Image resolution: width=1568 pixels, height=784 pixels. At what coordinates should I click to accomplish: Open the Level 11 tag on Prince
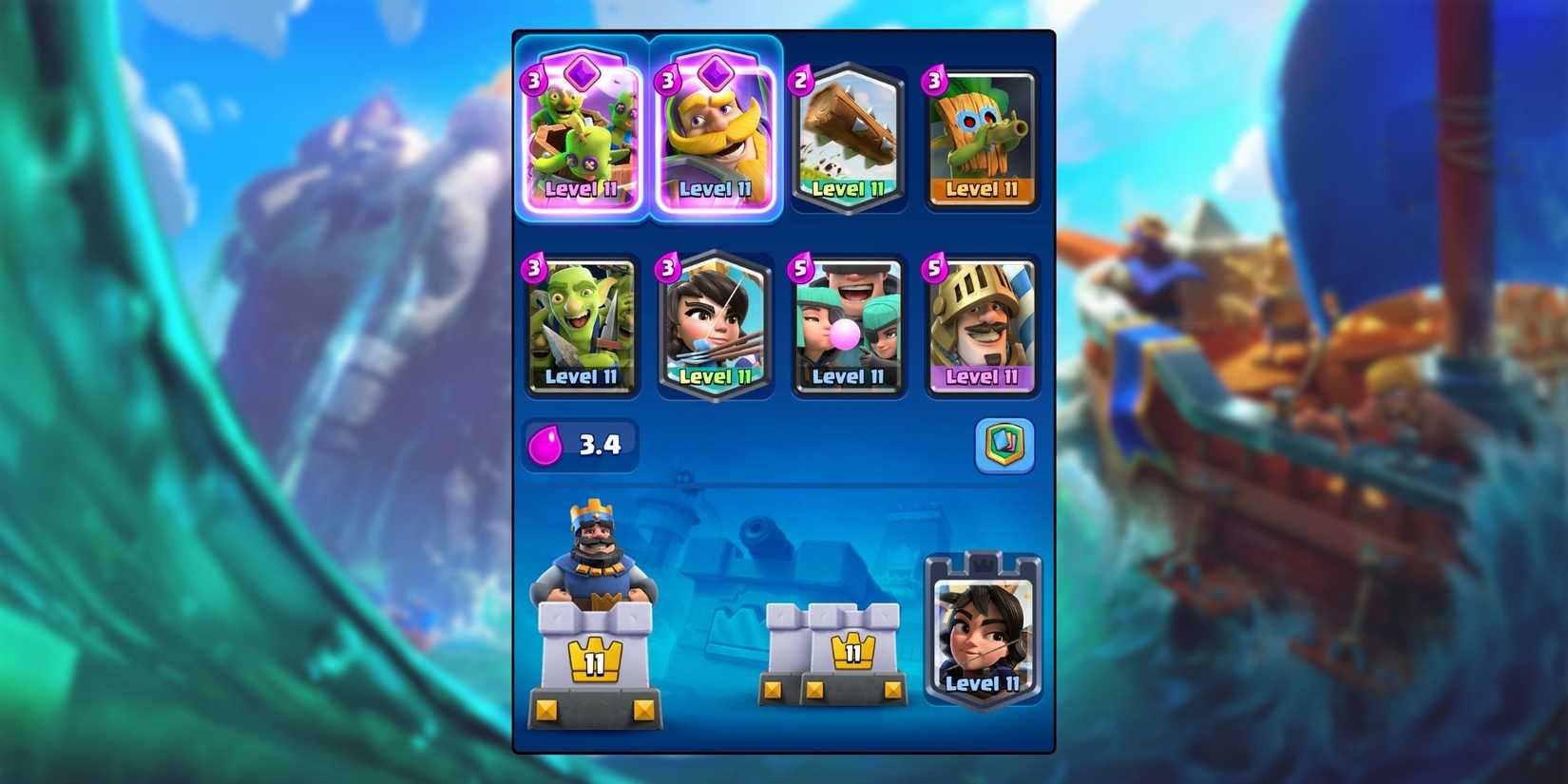[x=983, y=375]
